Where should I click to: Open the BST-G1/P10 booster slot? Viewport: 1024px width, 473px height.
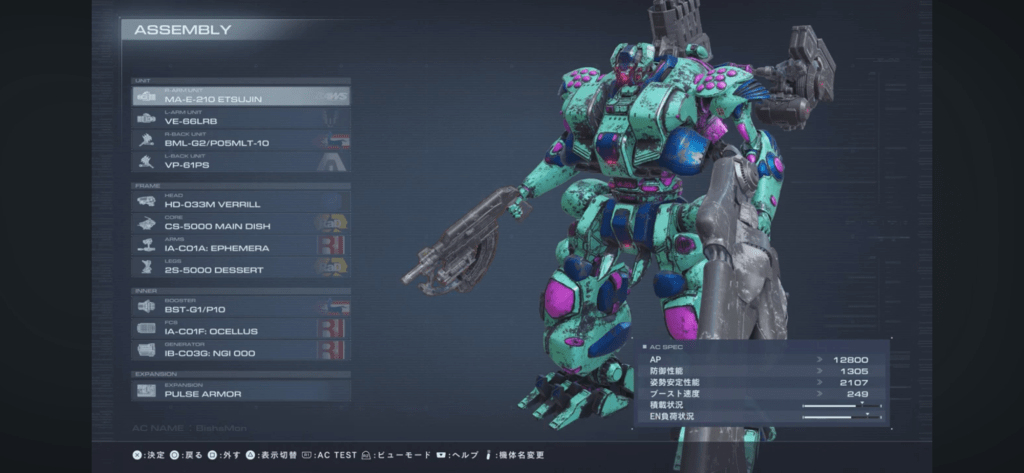(x=240, y=307)
